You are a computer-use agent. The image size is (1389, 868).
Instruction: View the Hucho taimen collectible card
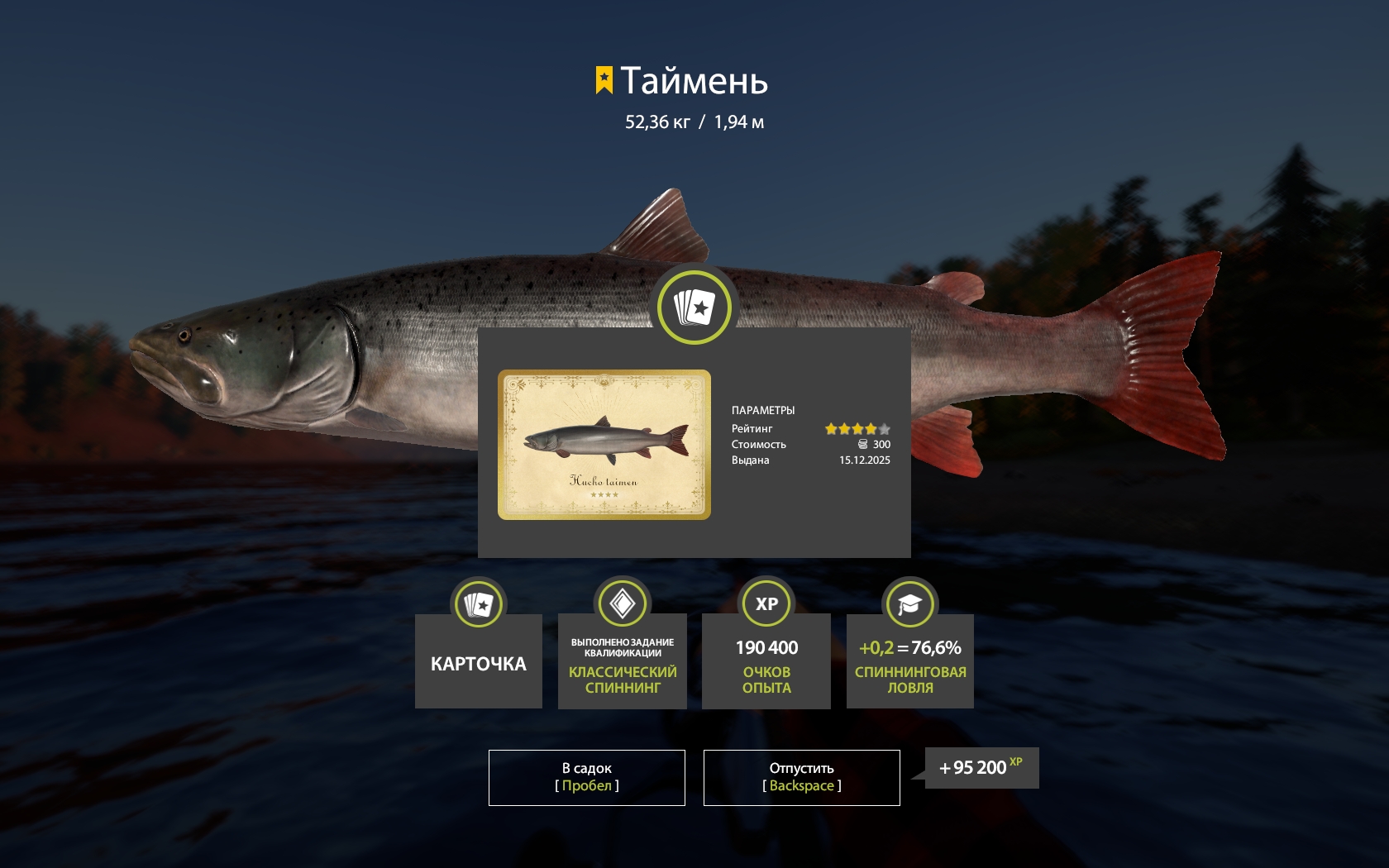point(604,445)
